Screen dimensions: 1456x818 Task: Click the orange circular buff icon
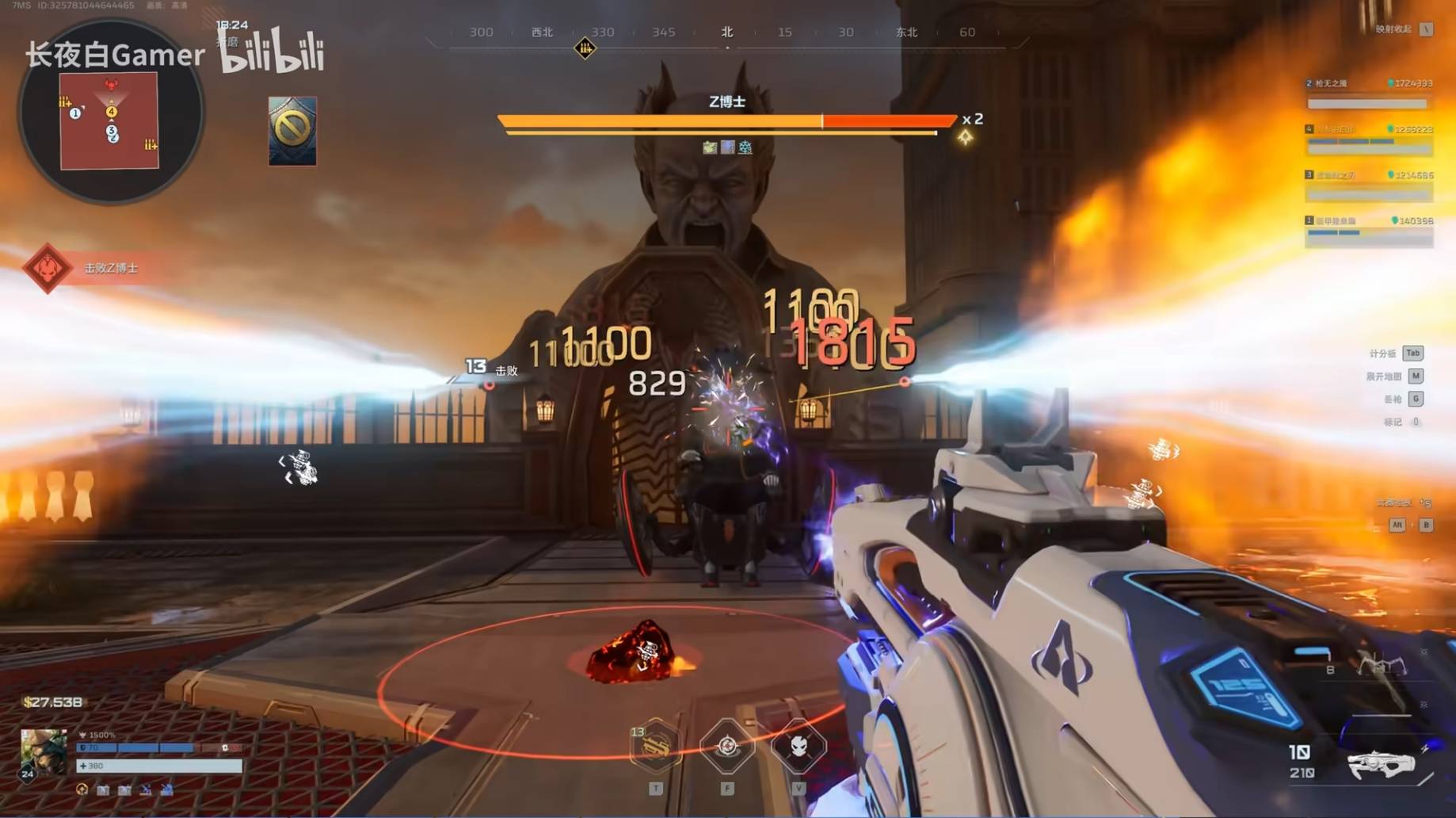click(82, 789)
